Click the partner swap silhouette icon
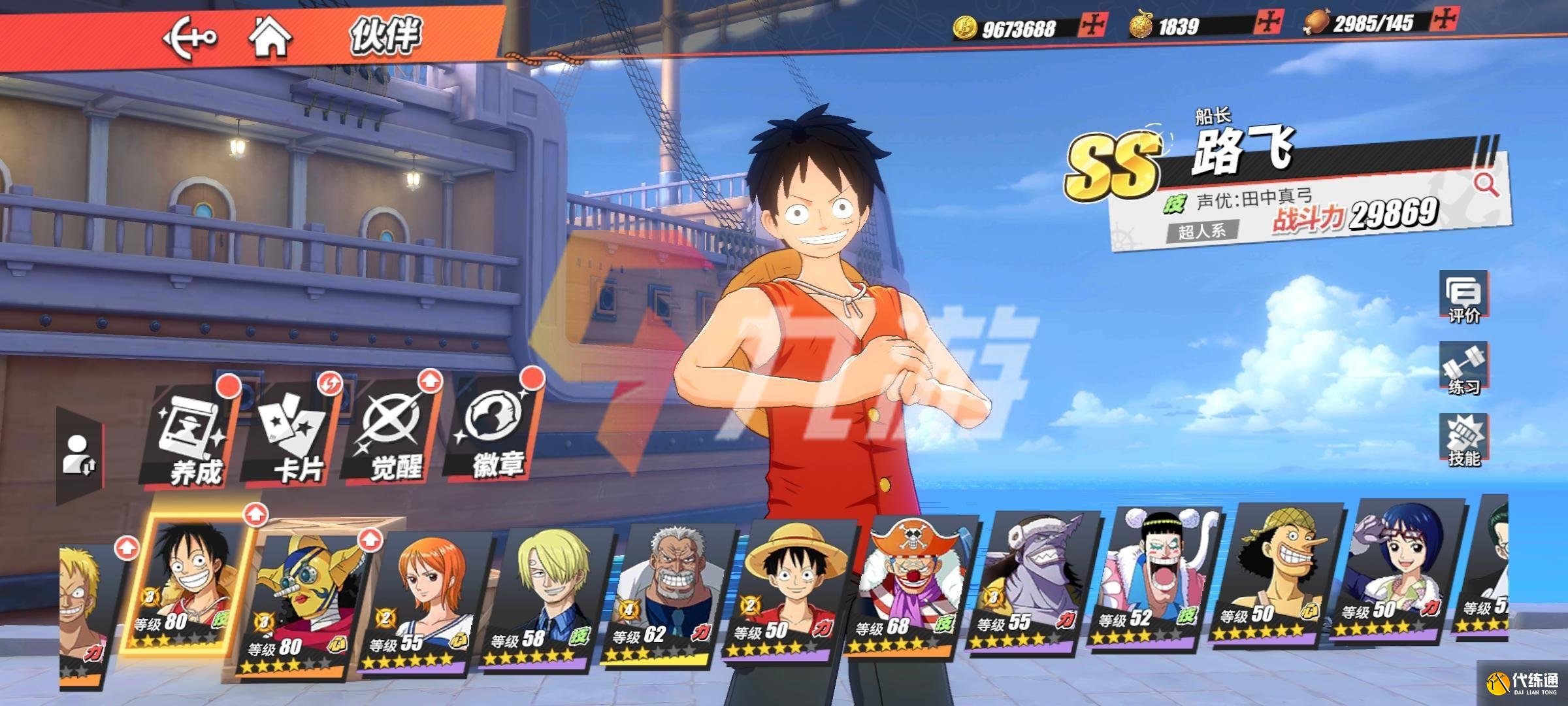Image resolution: width=1568 pixels, height=706 pixels. (80, 455)
